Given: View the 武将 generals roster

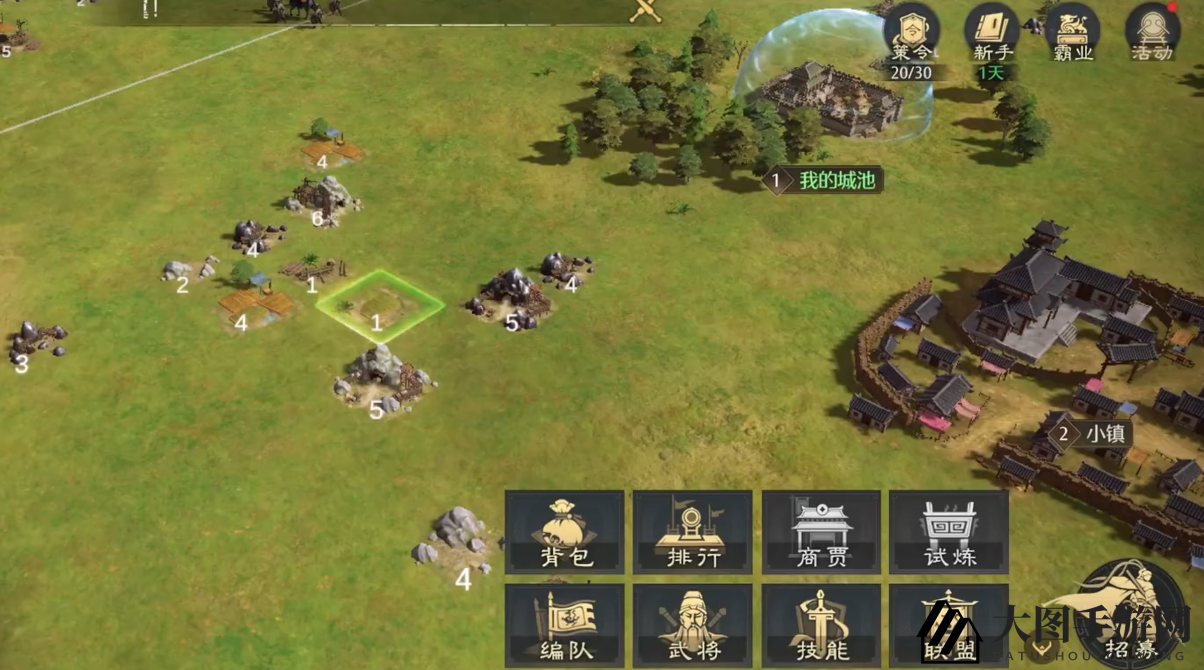Looking at the screenshot, I should pyautogui.click(x=693, y=625).
